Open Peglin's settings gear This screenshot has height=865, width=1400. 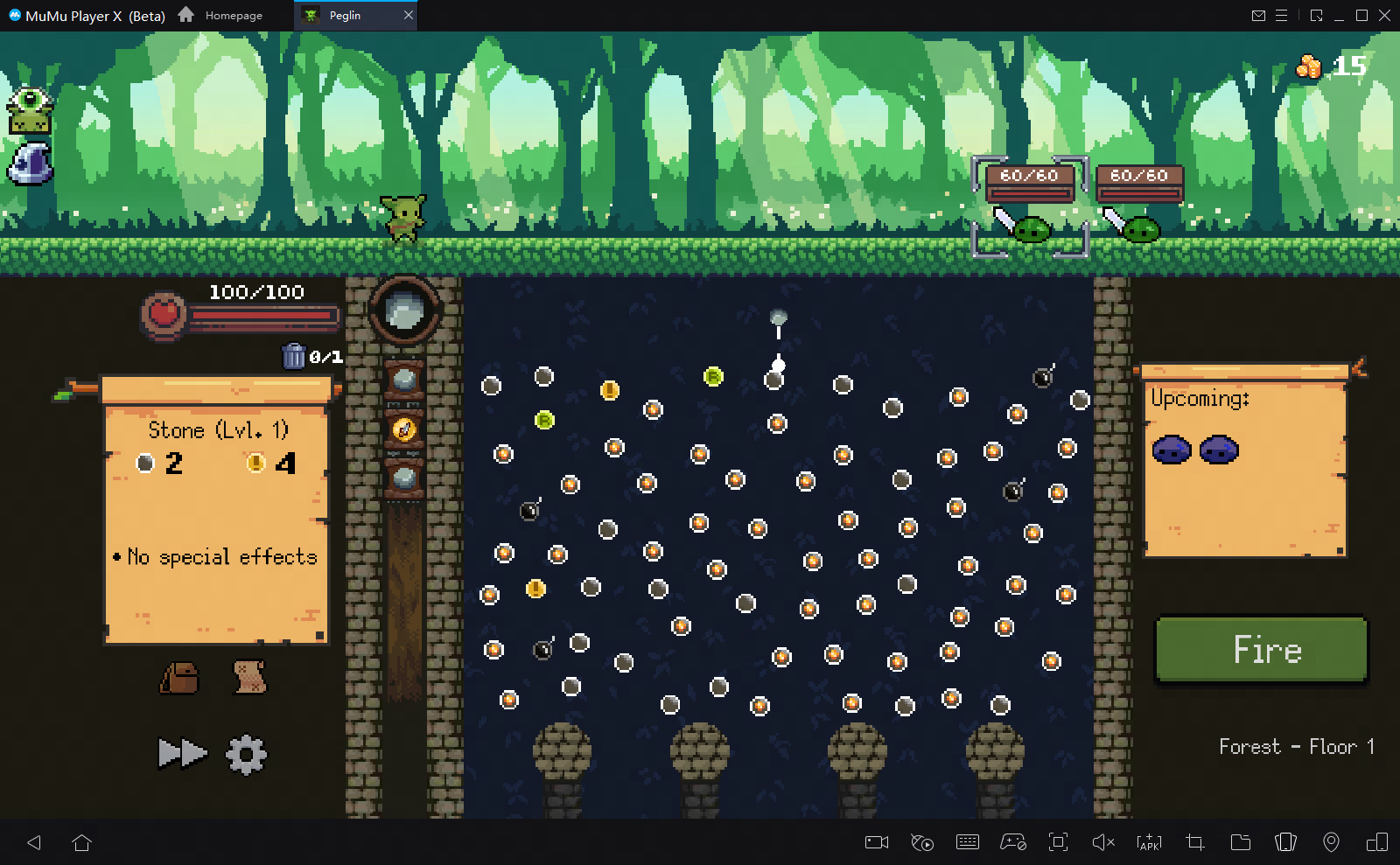click(x=246, y=753)
